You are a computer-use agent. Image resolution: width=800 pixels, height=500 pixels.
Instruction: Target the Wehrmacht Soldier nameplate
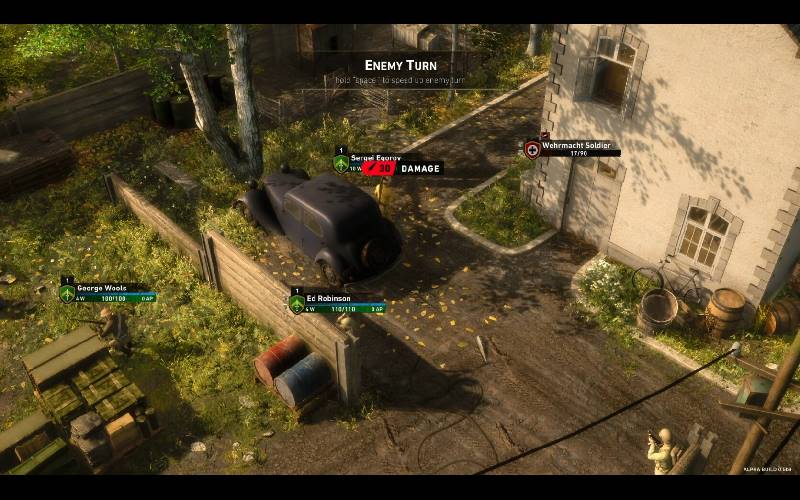(x=576, y=146)
